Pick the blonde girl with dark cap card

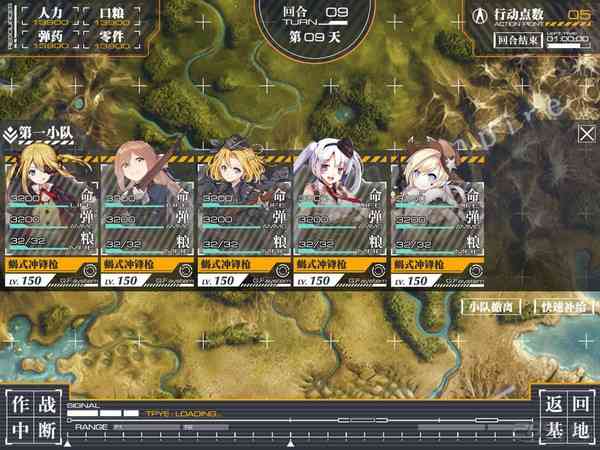pyautogui.click(x=245, y=215)
